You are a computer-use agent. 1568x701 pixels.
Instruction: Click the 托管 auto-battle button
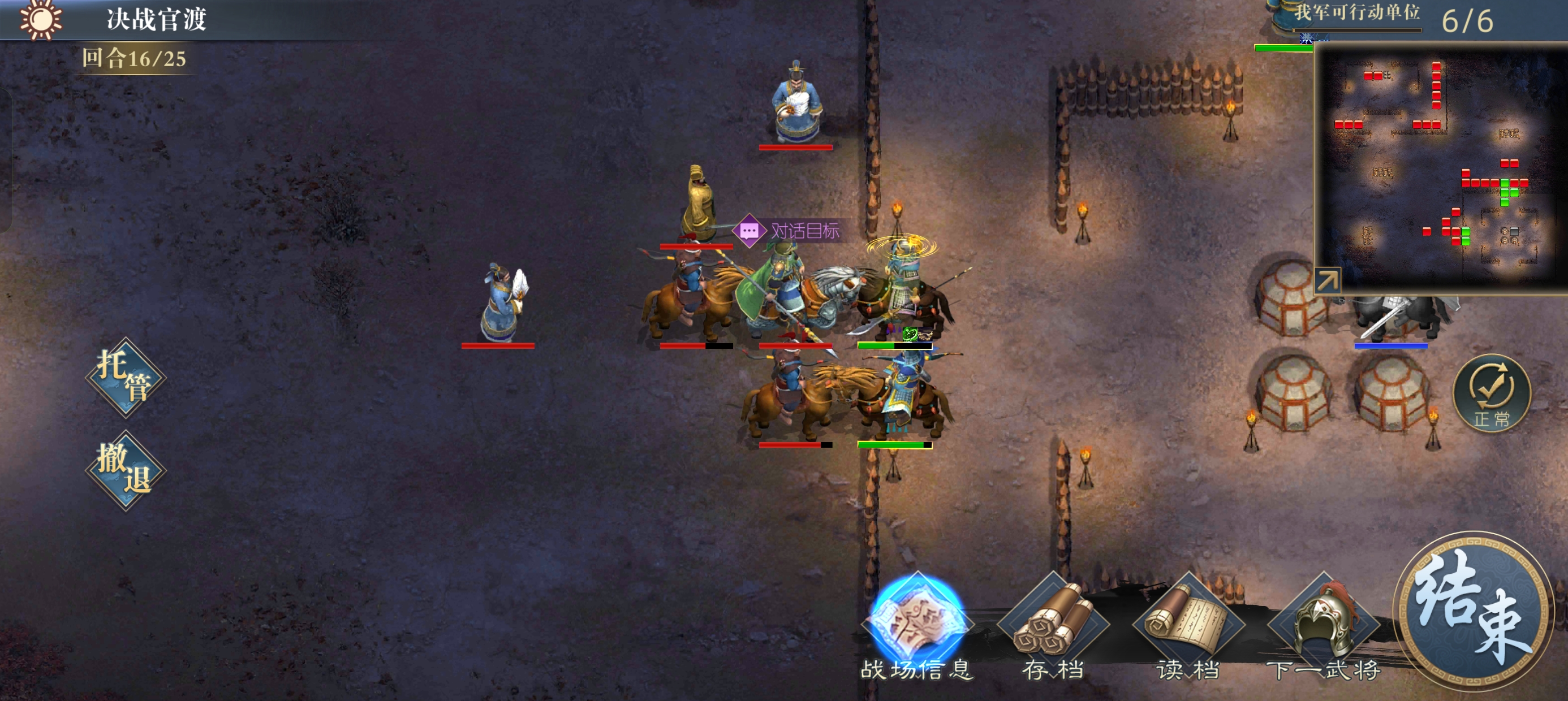pyautogui.click(x=126, y=377)
